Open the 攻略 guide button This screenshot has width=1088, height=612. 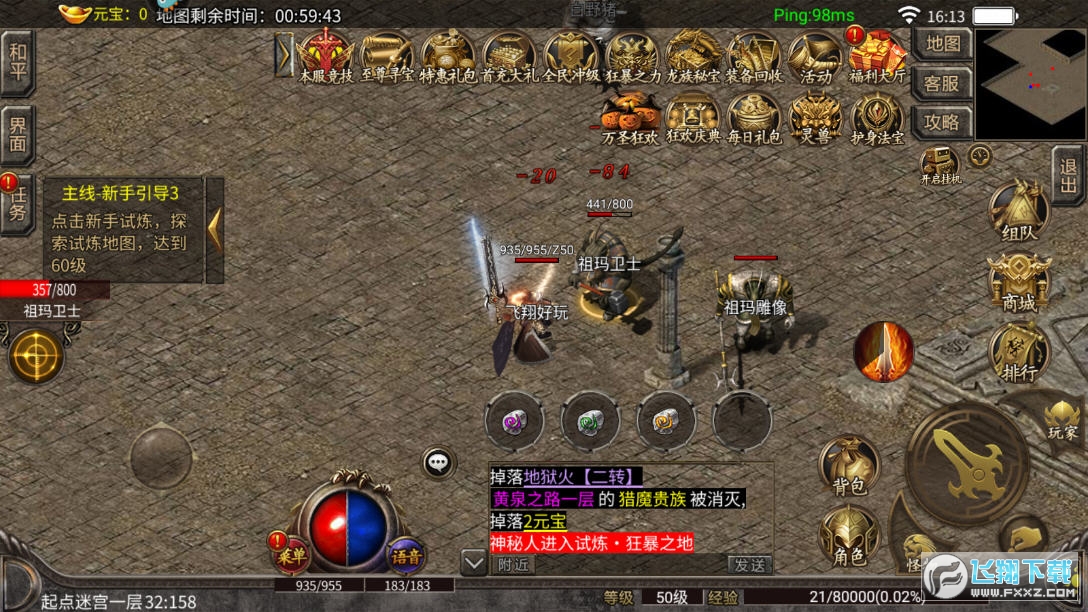[x=942, y=123]
